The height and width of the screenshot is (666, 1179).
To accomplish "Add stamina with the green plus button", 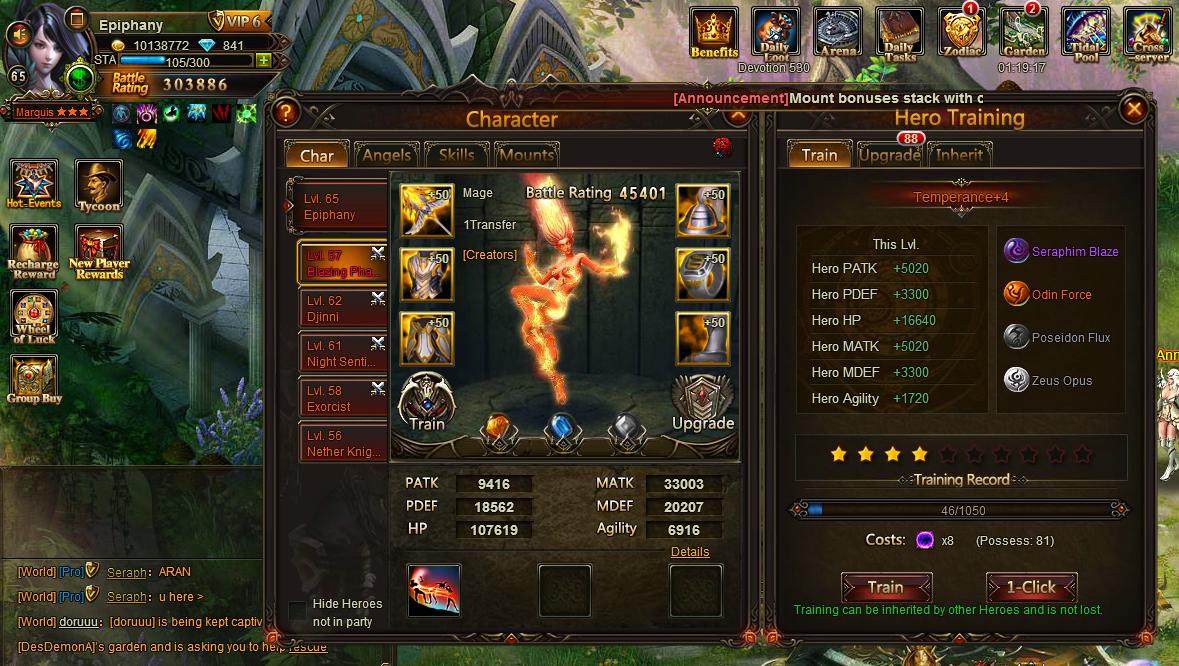I will tap(263, 60).
